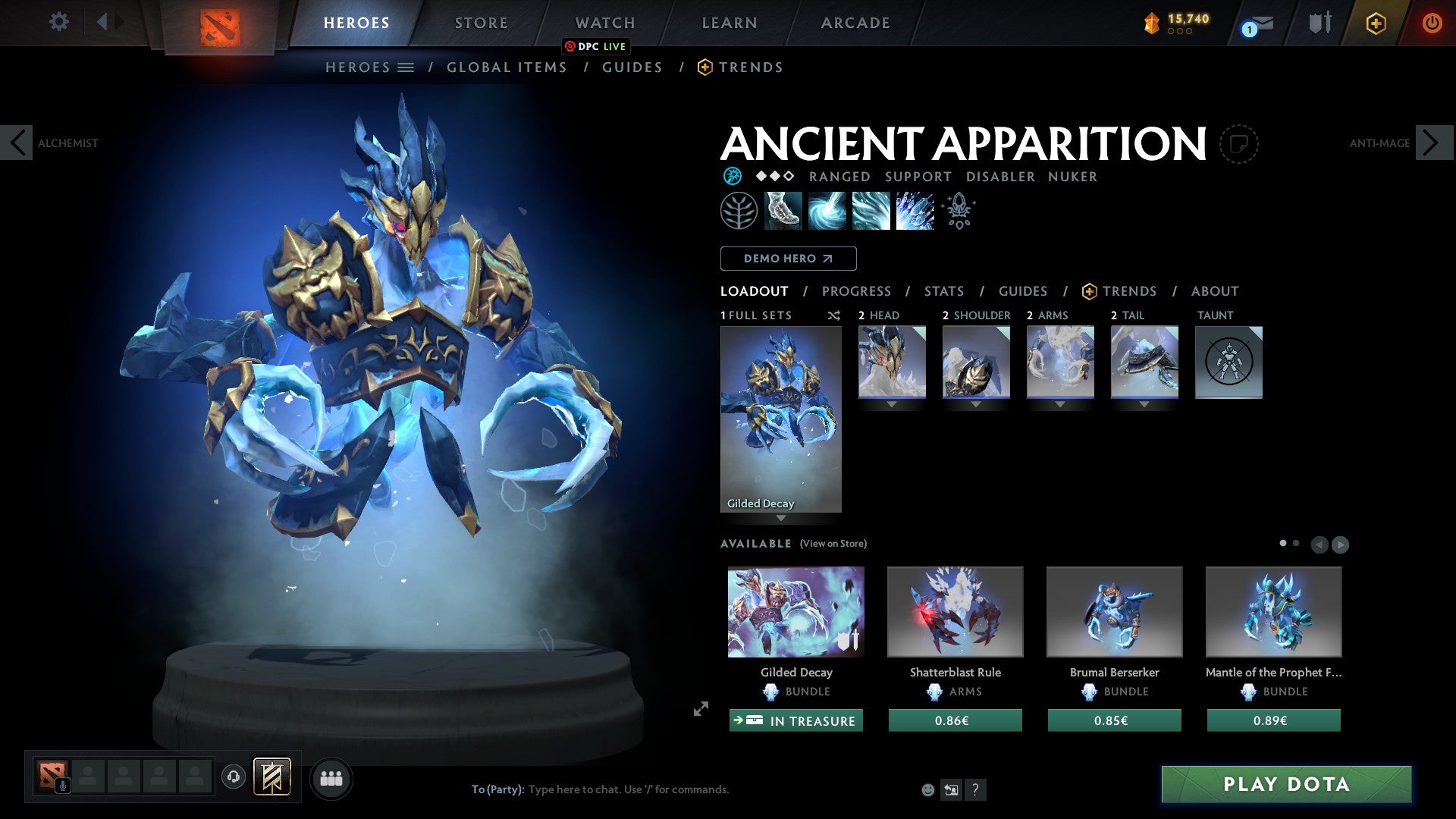1456x819 pixels.
Task: Select the Ice Blast ultimate ability icon
Action: (x=915, y=211)
